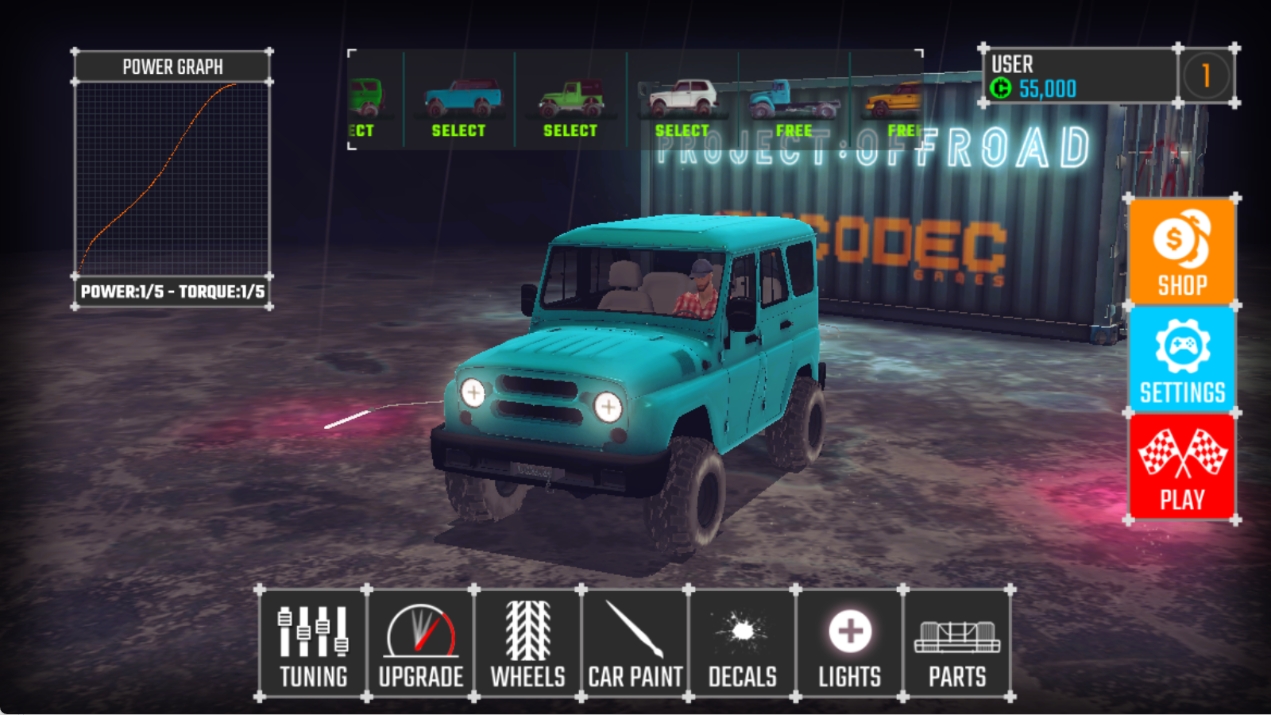
Task: Choose the free orange car
Action: (895, 107)
